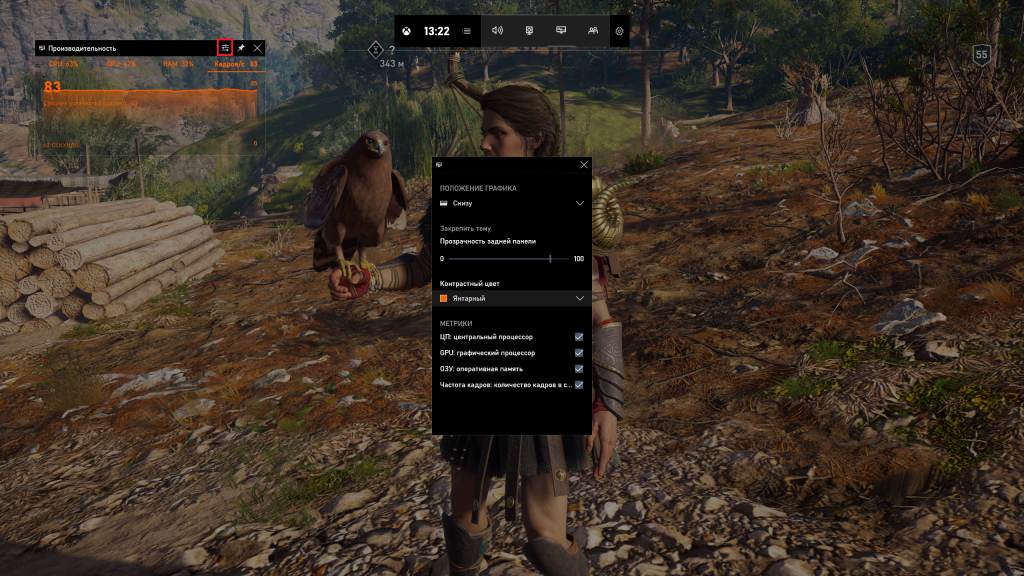Select the Кадров/с frame rate tab
Screen dimensions: 1024x576
[236, 64]
